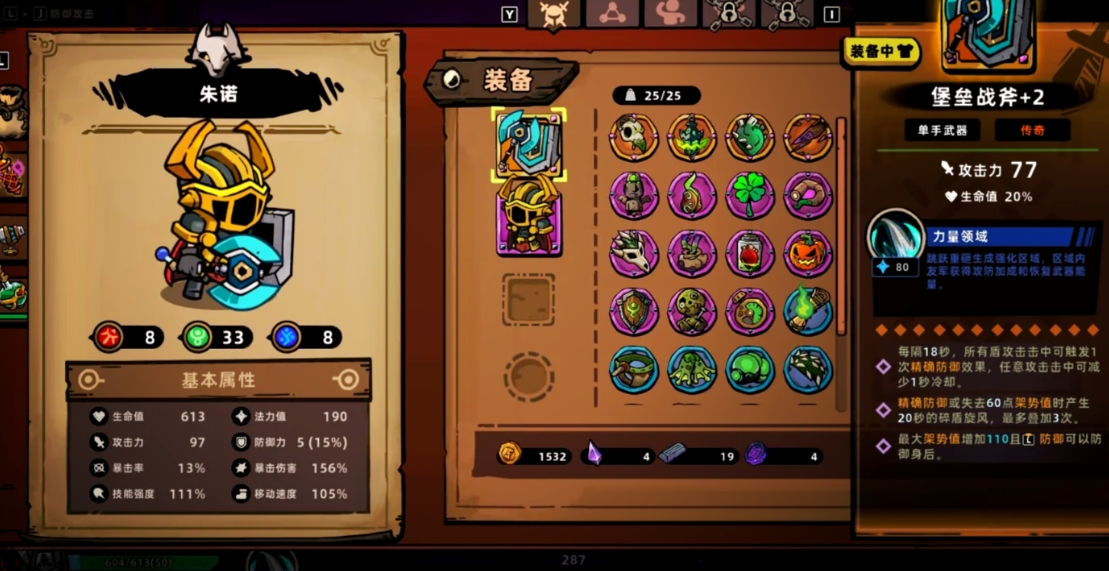Switch to the flexing arm tab
Screen dimensions: 1109x571
pos(669,14)
